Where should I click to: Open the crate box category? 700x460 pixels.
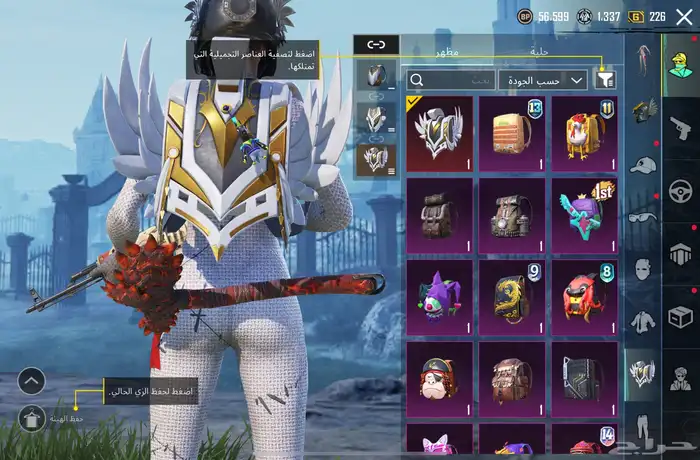pos(681,317)
